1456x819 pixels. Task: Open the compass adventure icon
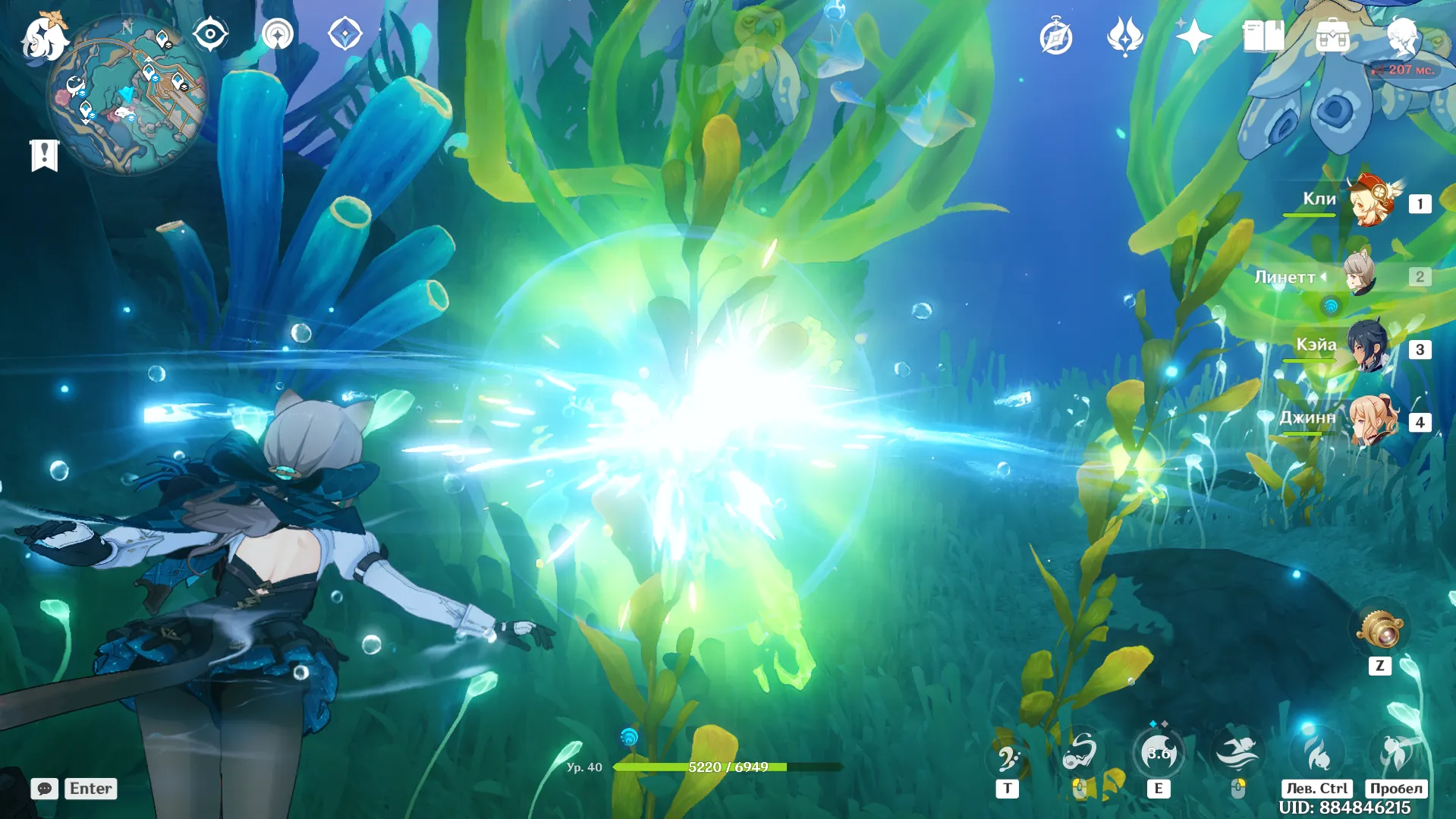(1055, 36)
